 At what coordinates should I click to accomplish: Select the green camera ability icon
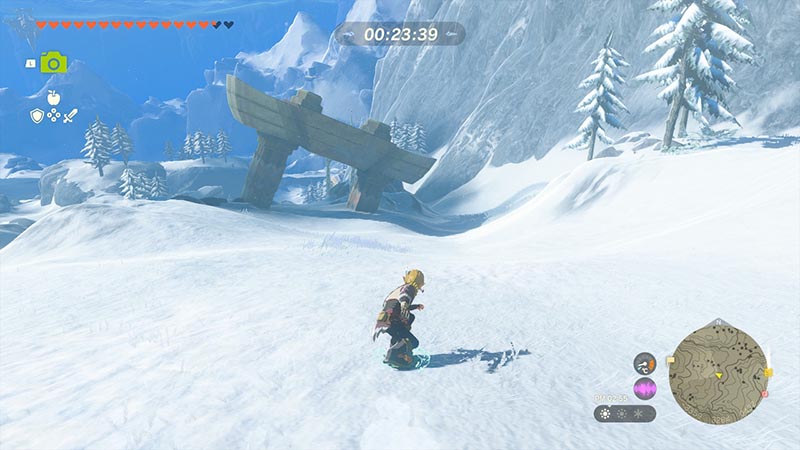[x=54, y=62]
